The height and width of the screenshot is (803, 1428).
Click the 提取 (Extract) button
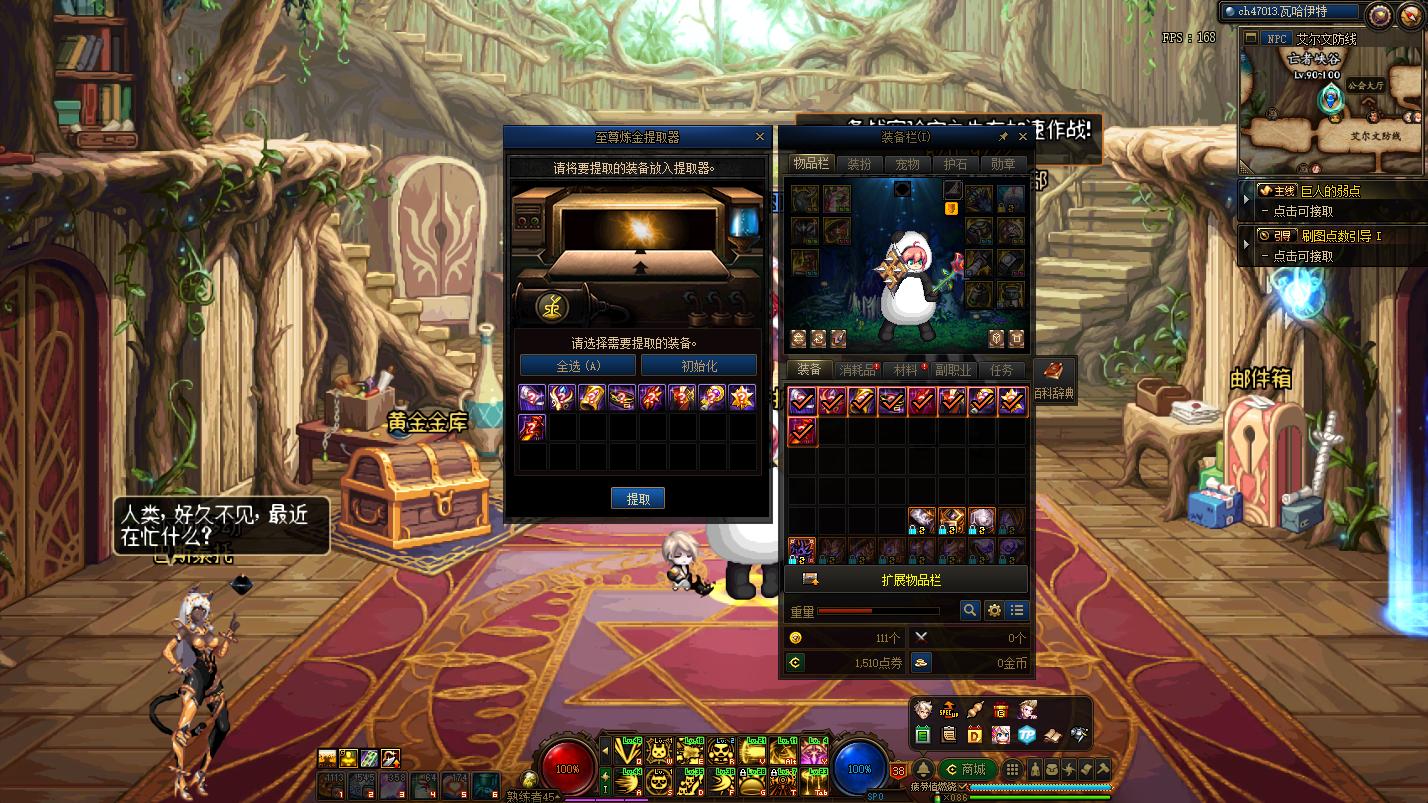(638, 499)
